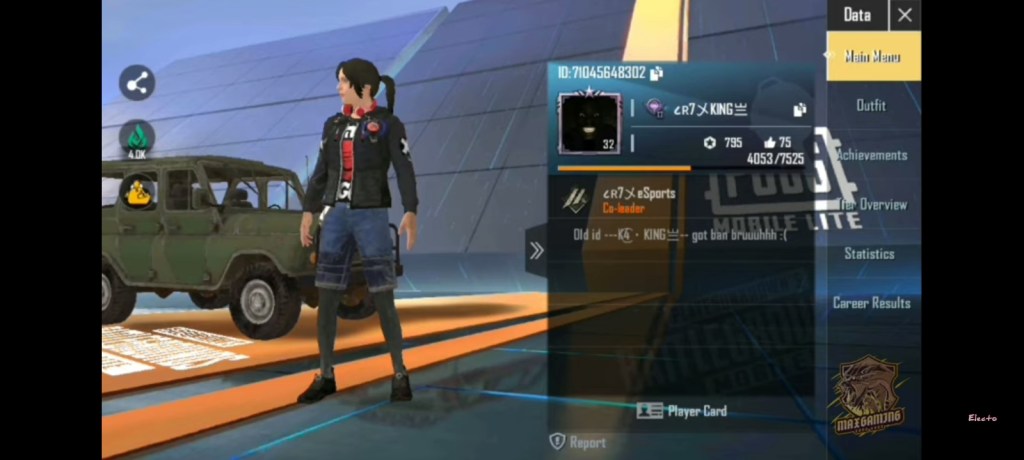Give a like with the thumbs-up icon
Screen dimensions: 1024x460
[x=770, y=143]
